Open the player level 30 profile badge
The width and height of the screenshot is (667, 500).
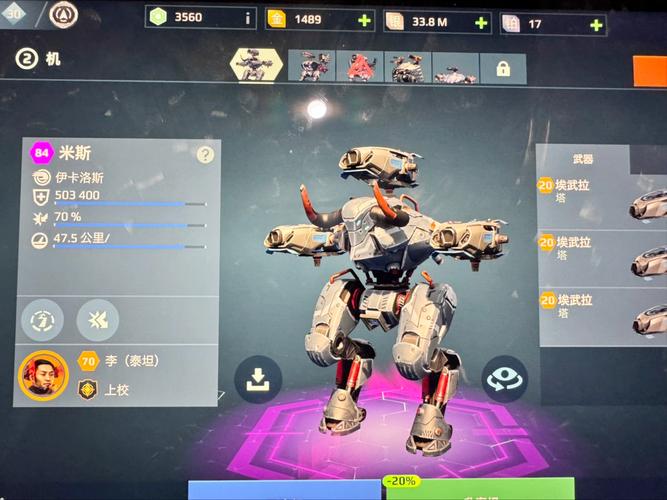point(16,13)
